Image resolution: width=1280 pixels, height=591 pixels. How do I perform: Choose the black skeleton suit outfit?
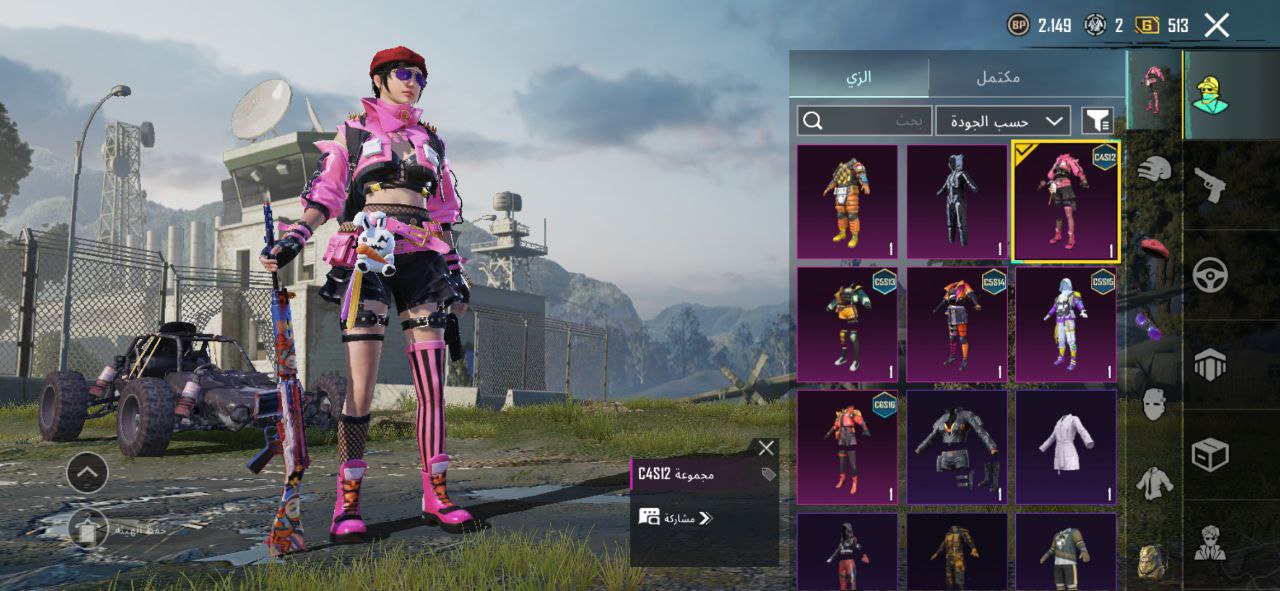tap(956, 201)
